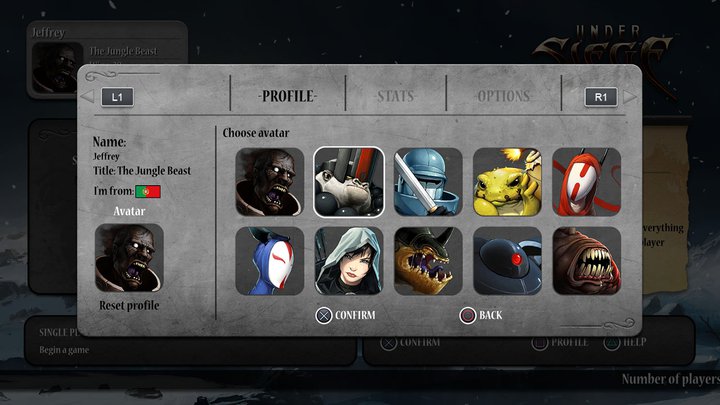Click the current avatar preview image
The image size is (720, 405).
click(129, 257)
